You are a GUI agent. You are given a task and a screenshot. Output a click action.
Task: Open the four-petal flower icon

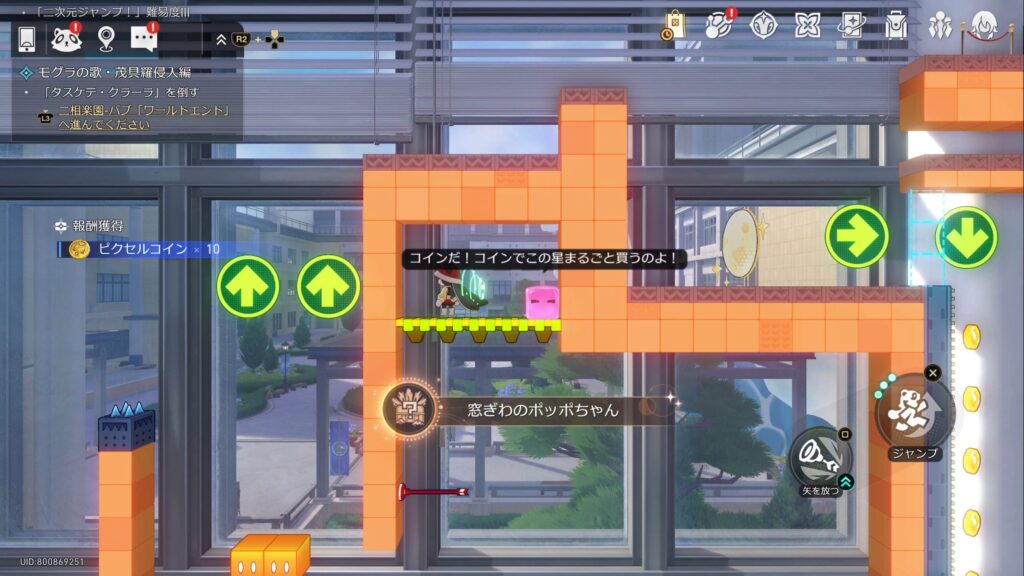[x=808, y=25]
